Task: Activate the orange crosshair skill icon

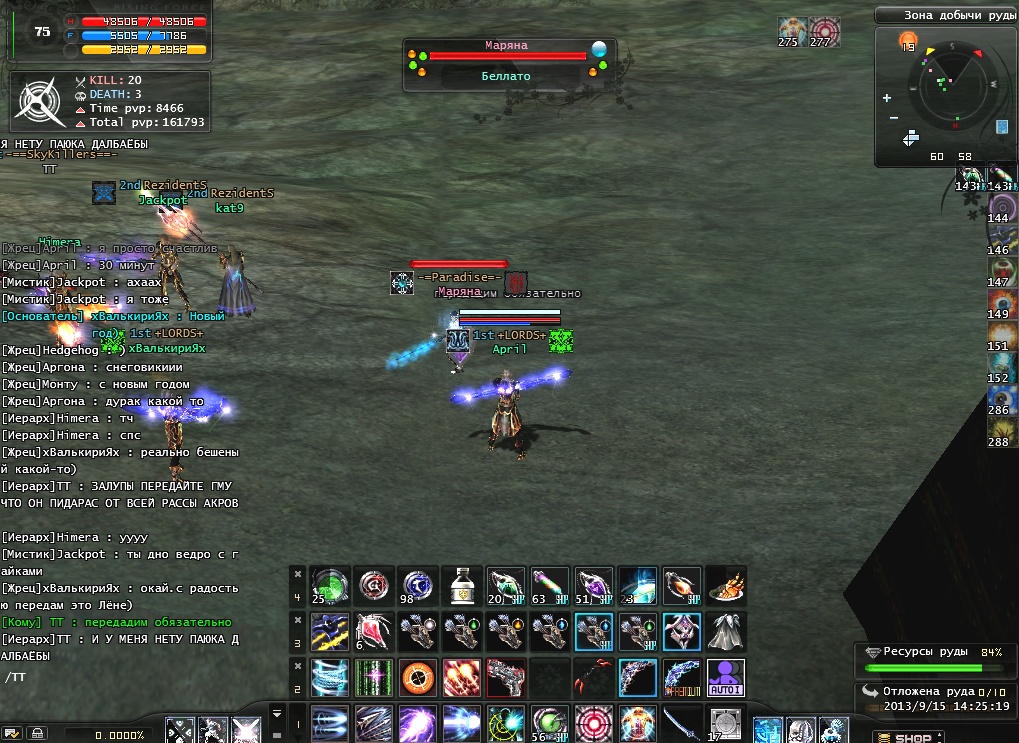Action: (x=417, y=677)
